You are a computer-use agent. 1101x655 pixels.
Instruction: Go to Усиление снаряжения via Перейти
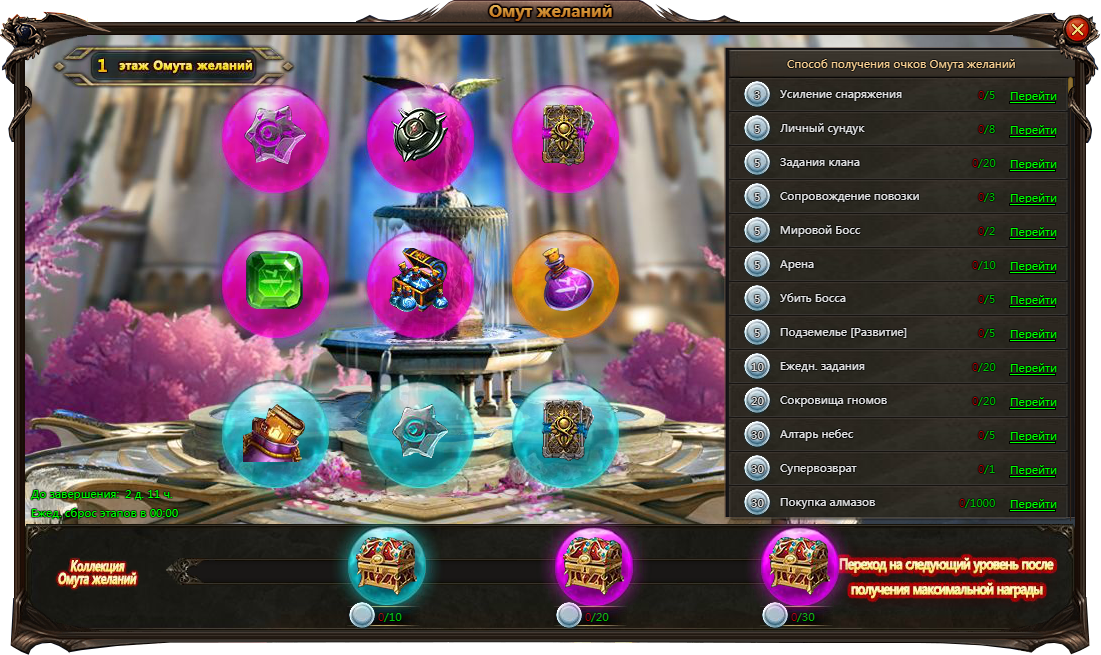pyautogui.click(x=1033, y=96)
